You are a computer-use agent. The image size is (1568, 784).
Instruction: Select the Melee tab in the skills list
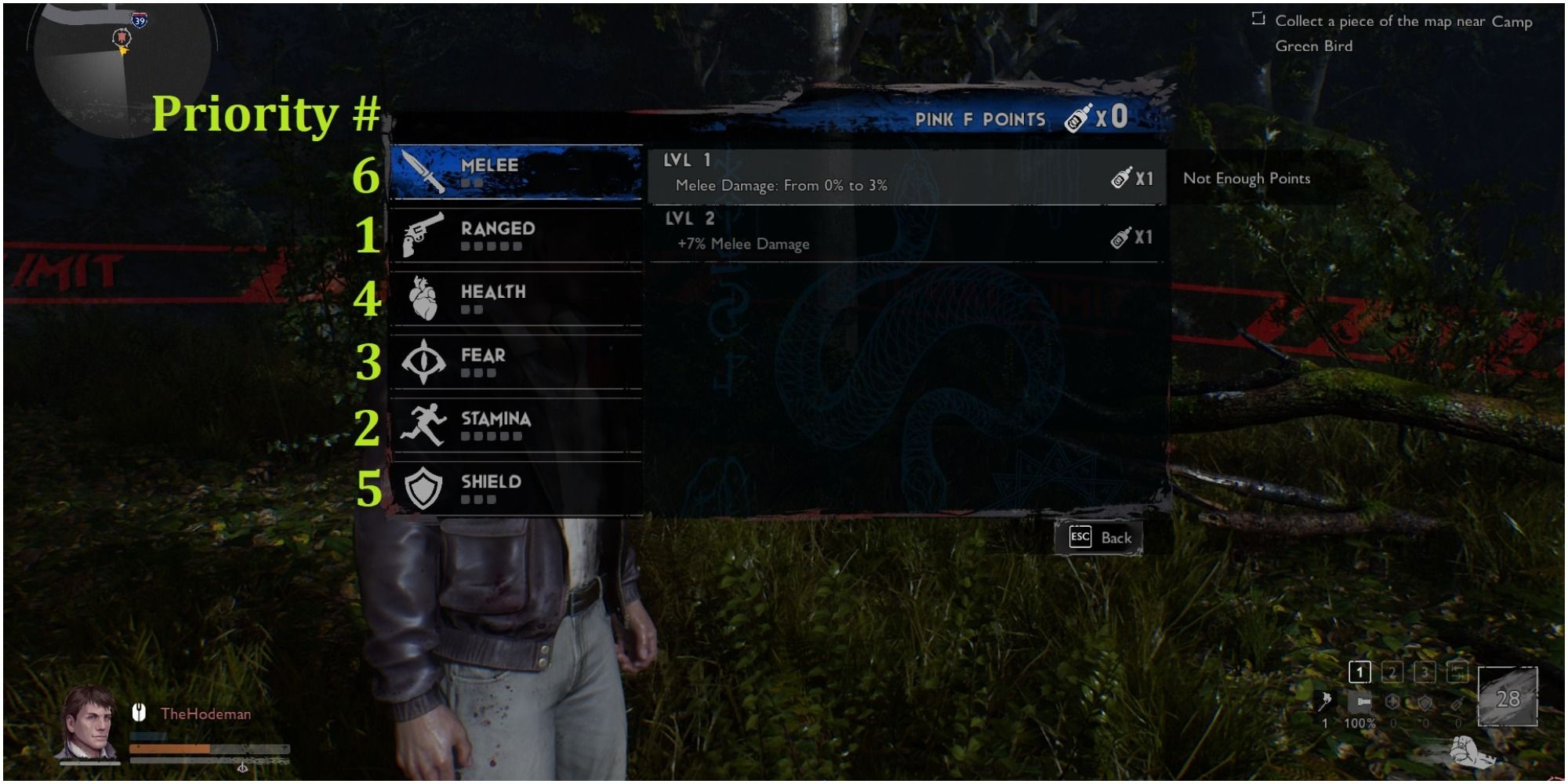(x=517, y=171)
